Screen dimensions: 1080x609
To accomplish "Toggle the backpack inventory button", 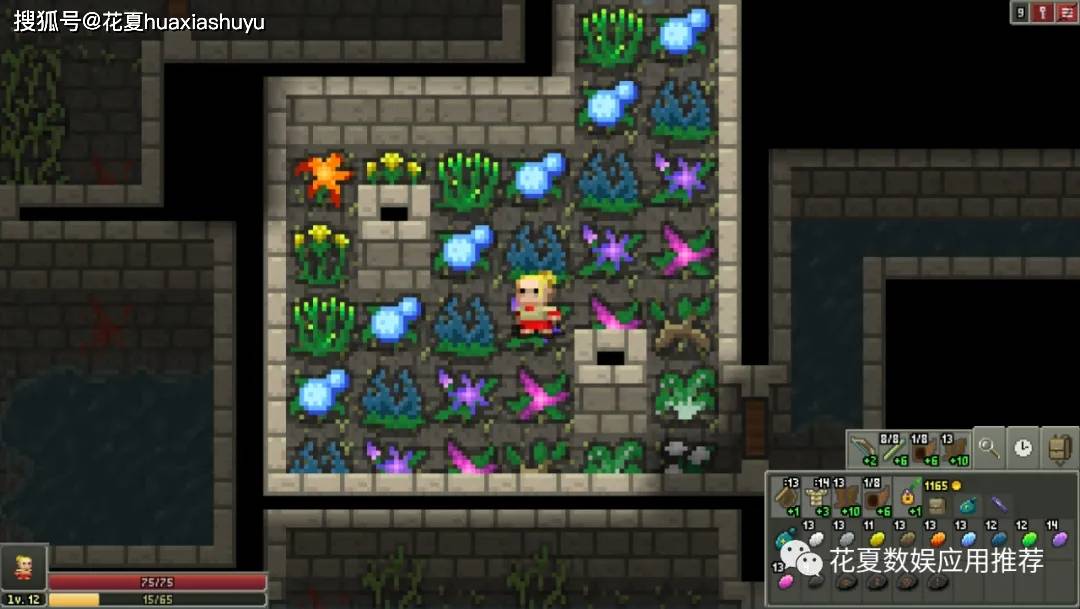I will pyautogui.click(x=1058, y=447).
